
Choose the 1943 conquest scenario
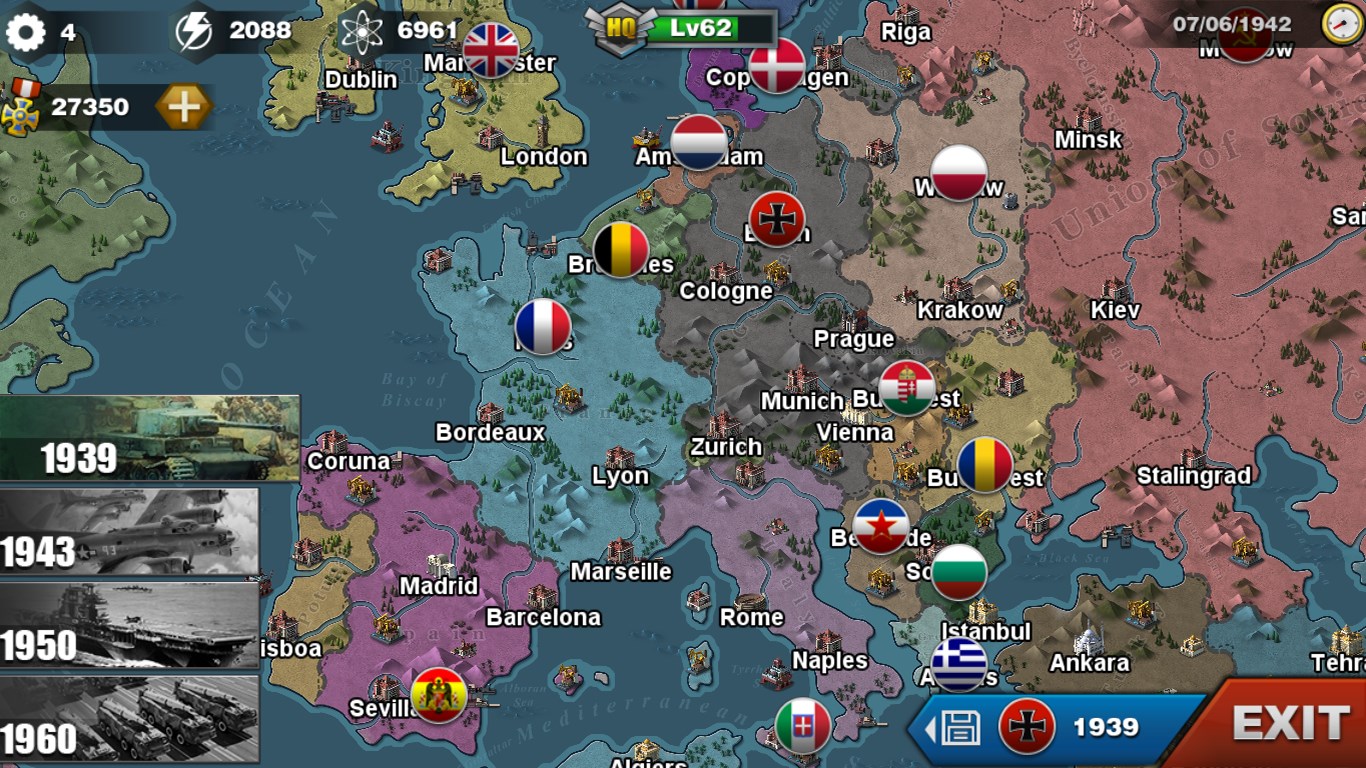(129, 532)
